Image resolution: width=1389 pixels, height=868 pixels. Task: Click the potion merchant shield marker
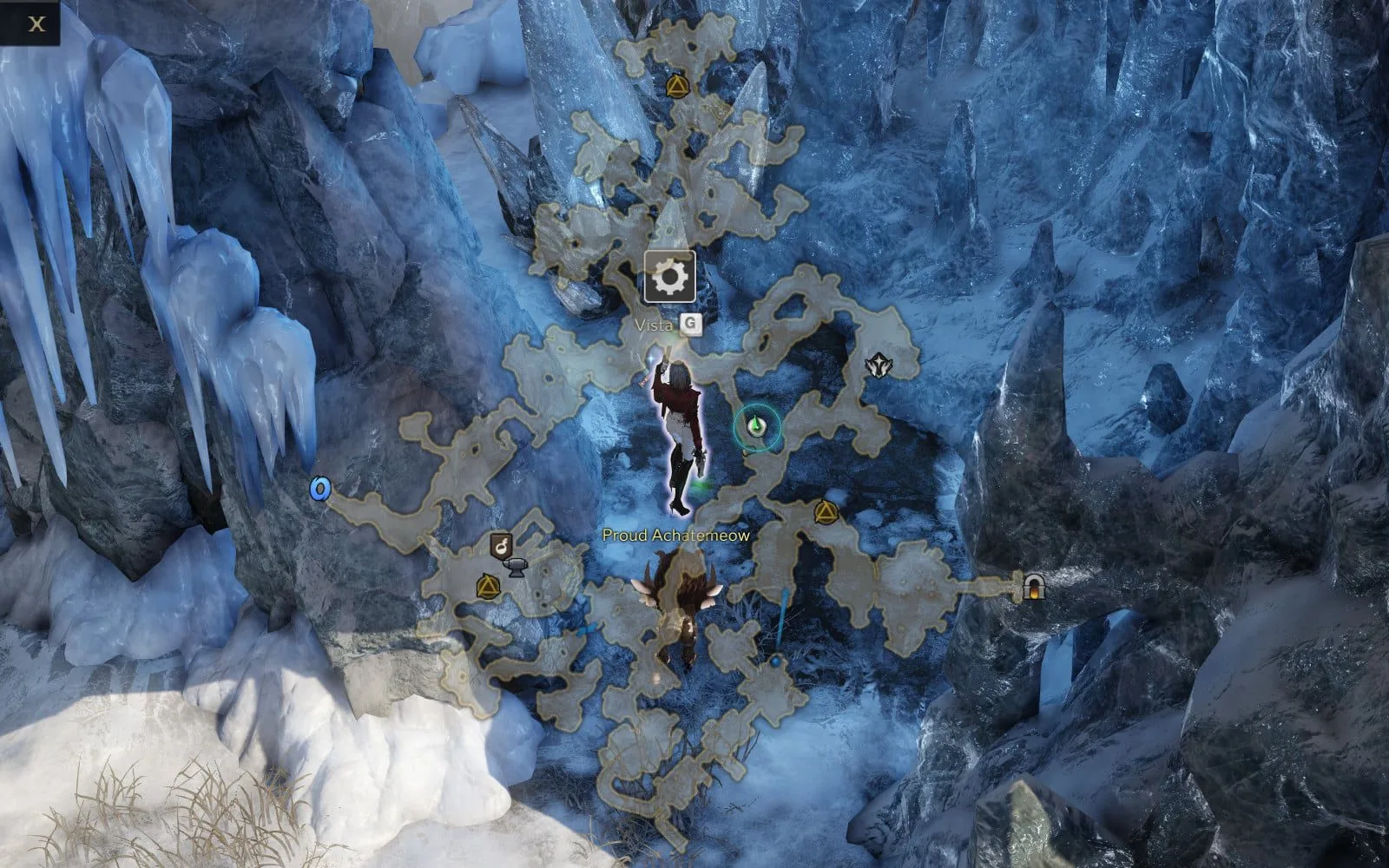coord(501,544)
